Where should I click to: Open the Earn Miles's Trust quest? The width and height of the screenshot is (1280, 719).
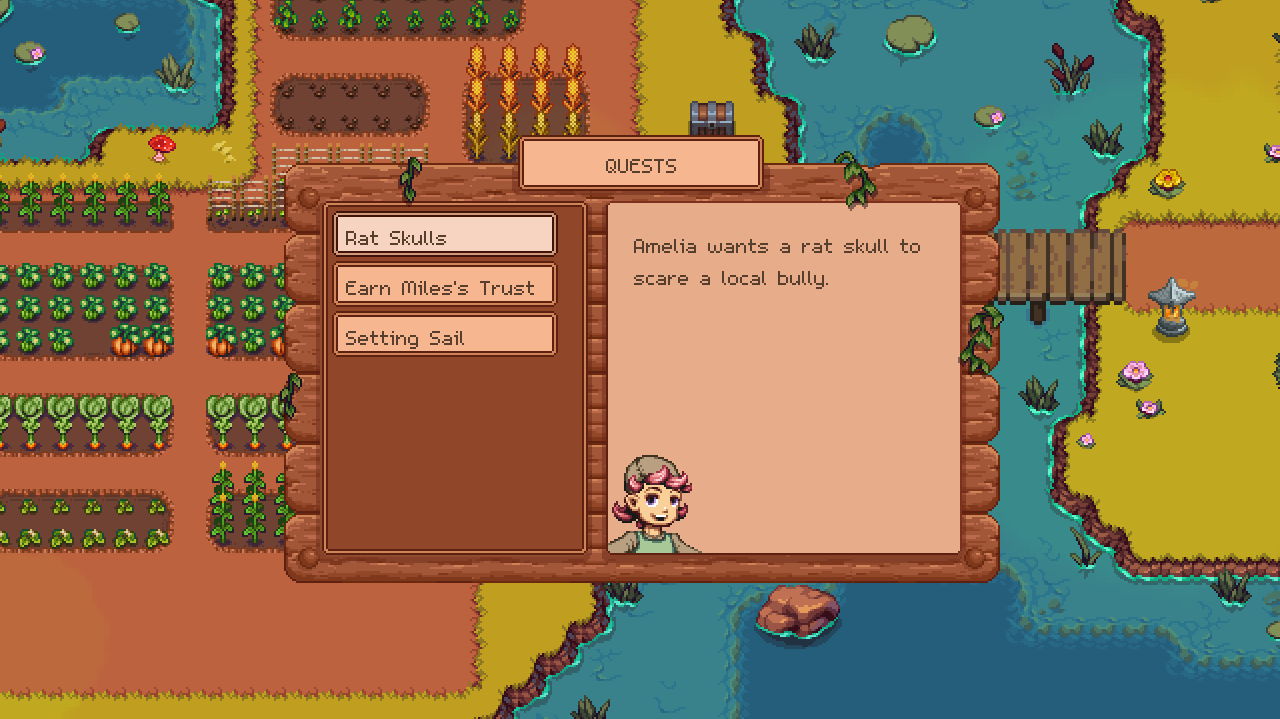pos(444,286)
